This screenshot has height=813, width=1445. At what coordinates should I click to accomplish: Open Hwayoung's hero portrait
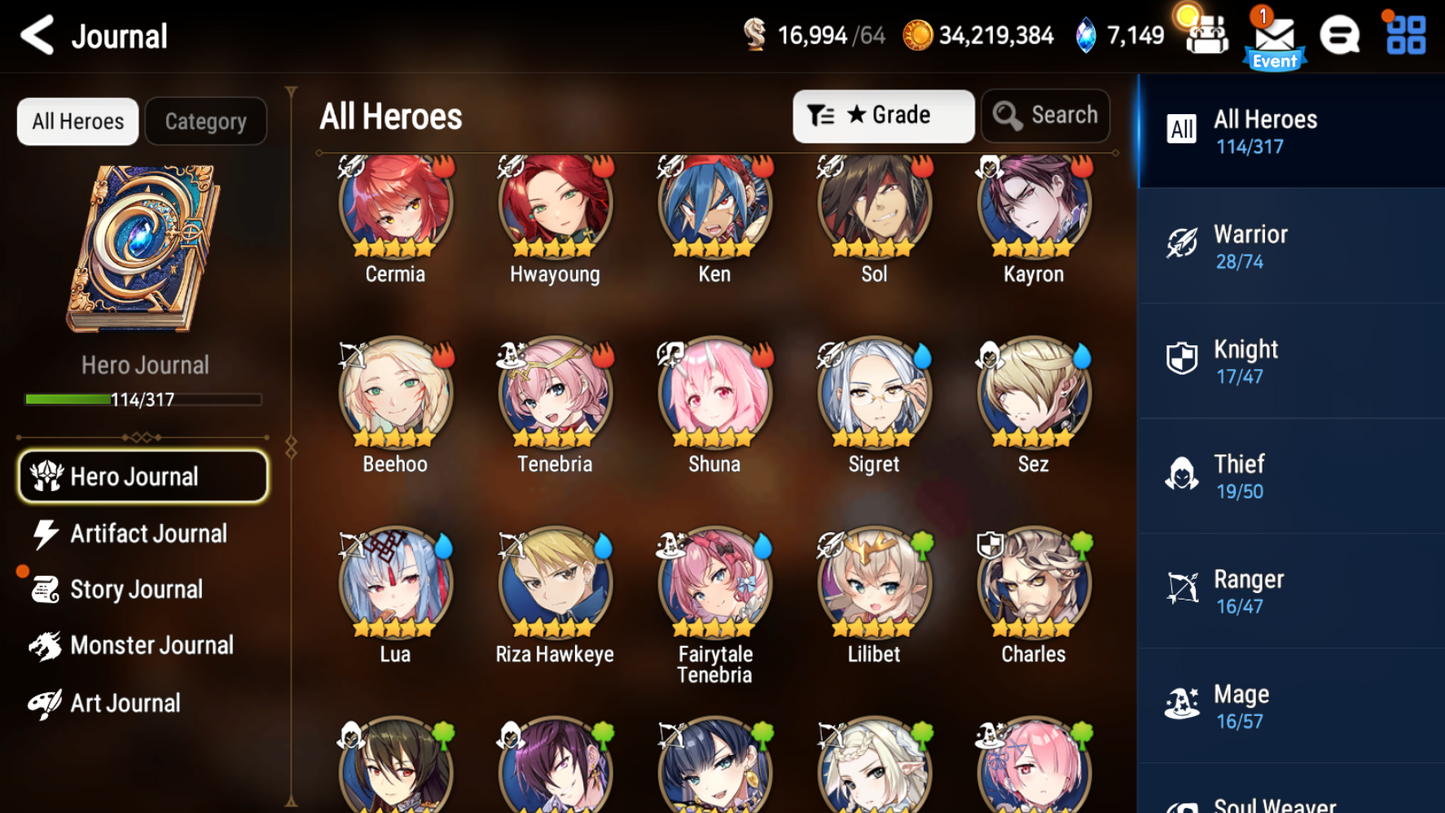coord(554,203)
